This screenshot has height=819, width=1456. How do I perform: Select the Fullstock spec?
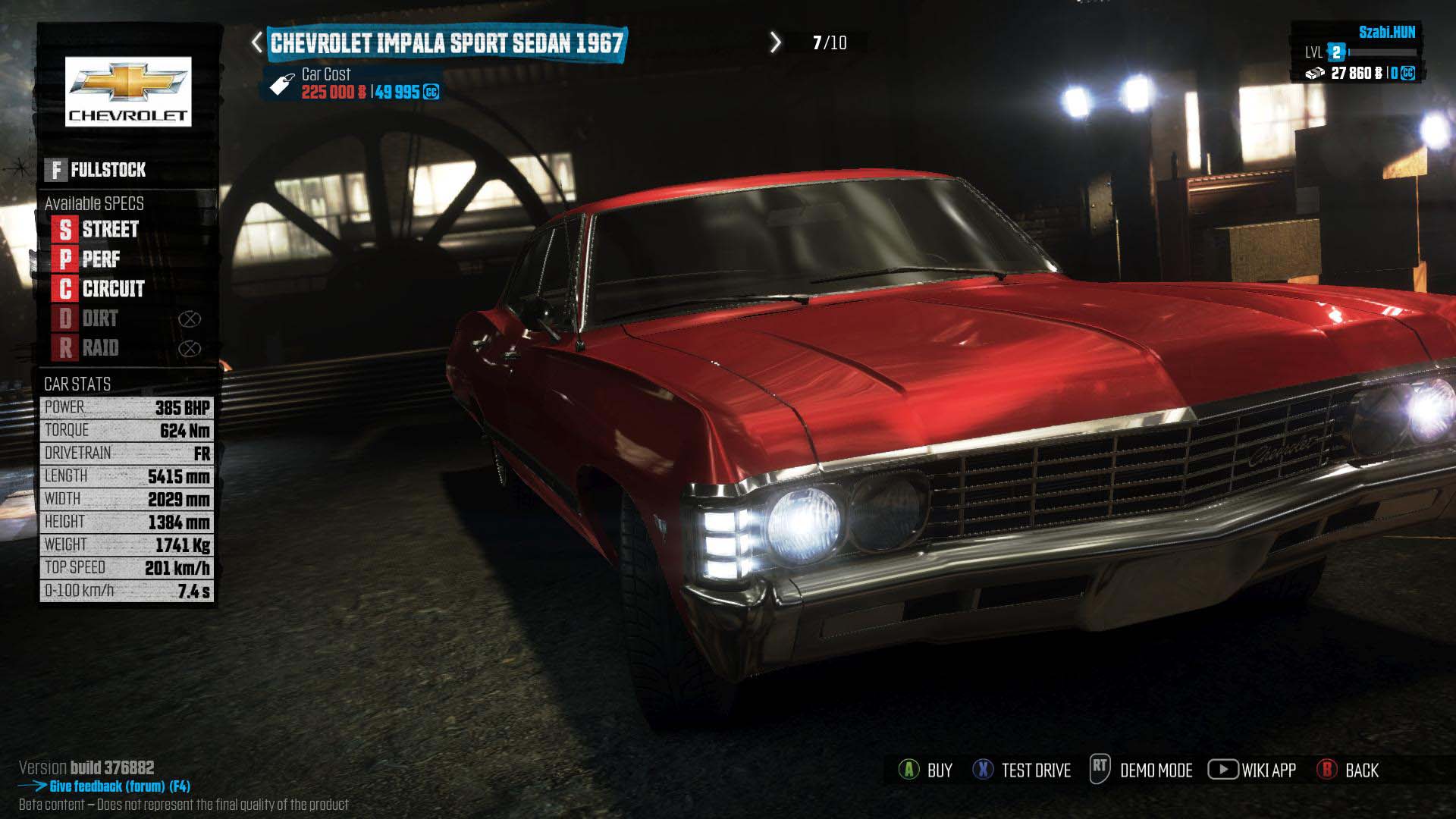(97, 170)
